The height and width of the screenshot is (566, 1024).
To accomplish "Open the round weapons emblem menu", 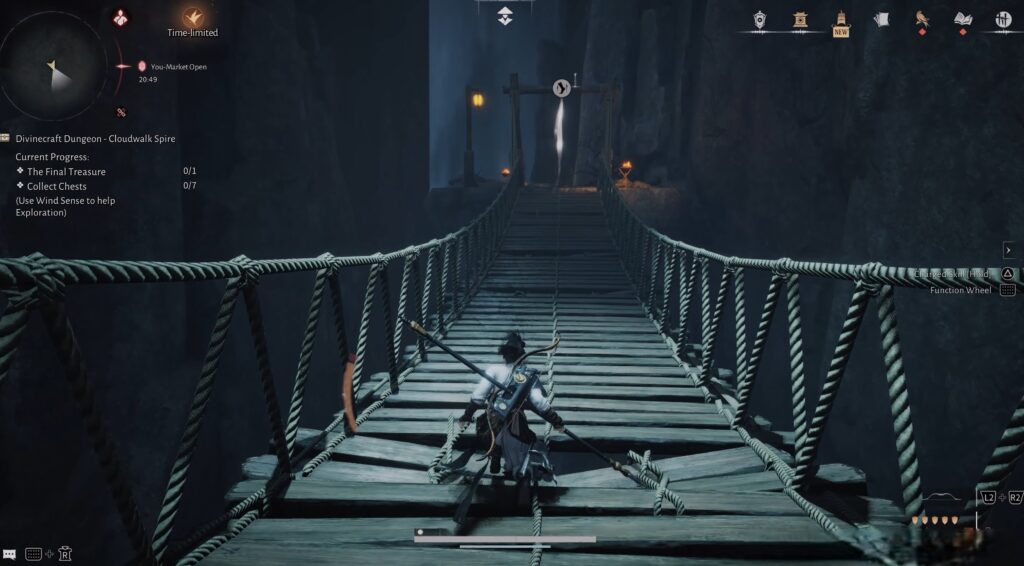I will tap(1003, 19).
